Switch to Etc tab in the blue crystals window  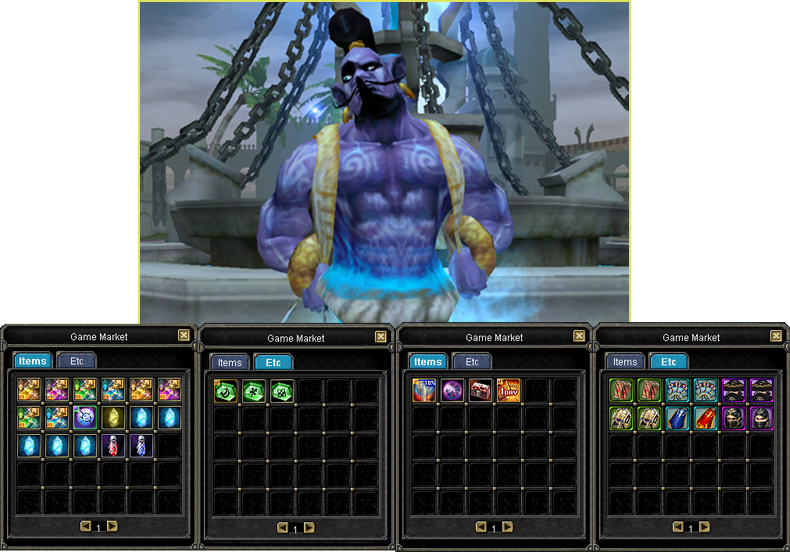click(x=77, y=361)
